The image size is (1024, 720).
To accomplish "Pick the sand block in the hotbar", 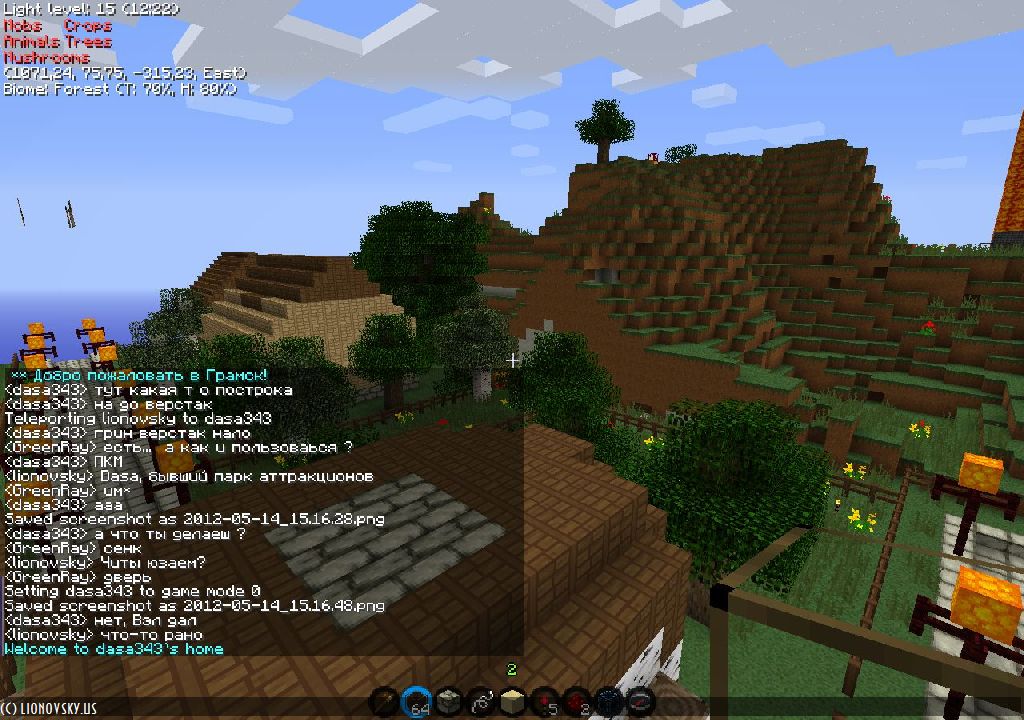I will [x=512, y=702].
